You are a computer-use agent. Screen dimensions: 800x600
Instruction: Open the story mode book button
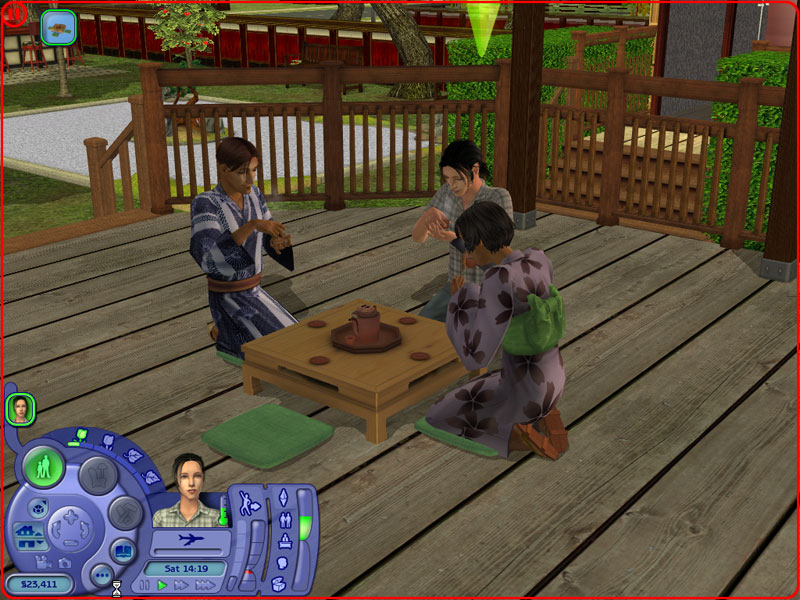point(121,549)
